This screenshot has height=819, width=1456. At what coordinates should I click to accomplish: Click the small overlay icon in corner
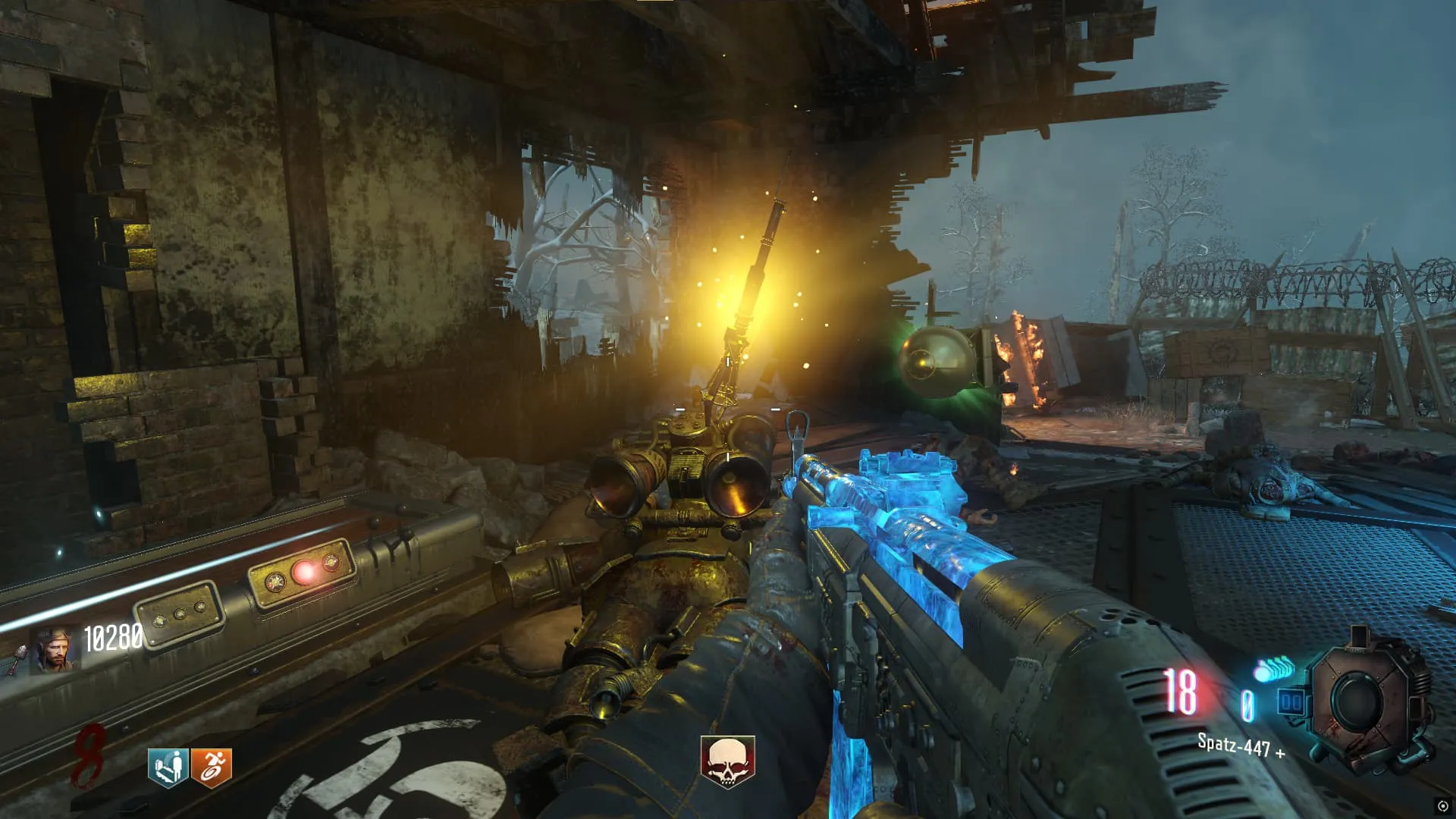click(1442, 806)
